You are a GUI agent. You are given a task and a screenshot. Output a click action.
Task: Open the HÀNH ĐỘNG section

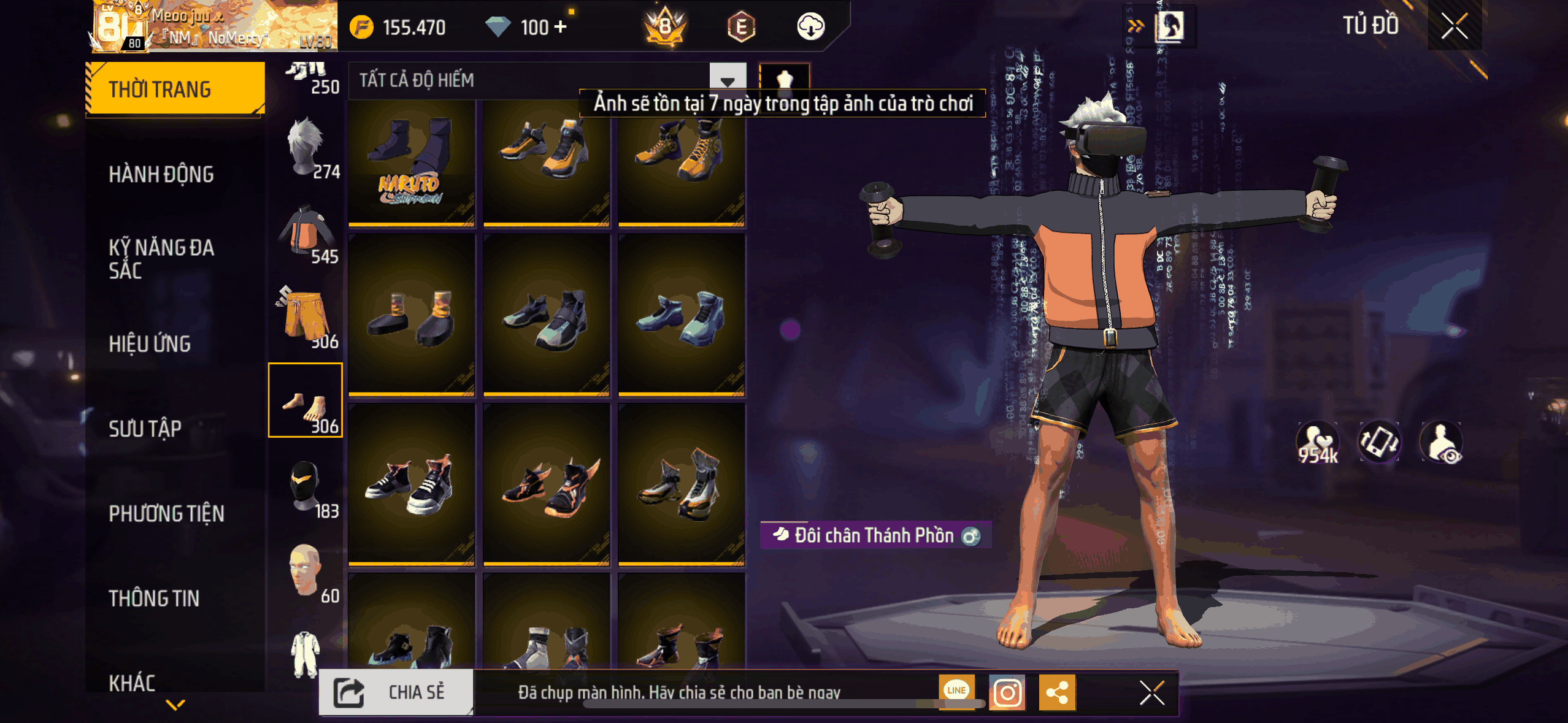tap(161, 174)
